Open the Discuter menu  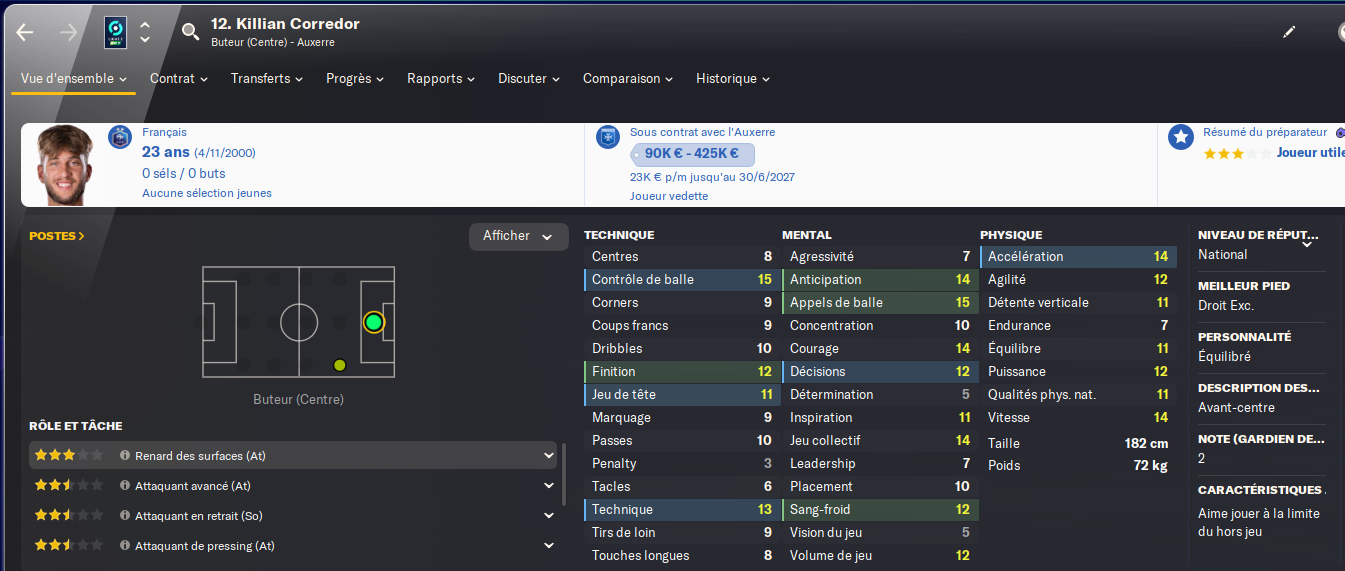tap(529, 79)
